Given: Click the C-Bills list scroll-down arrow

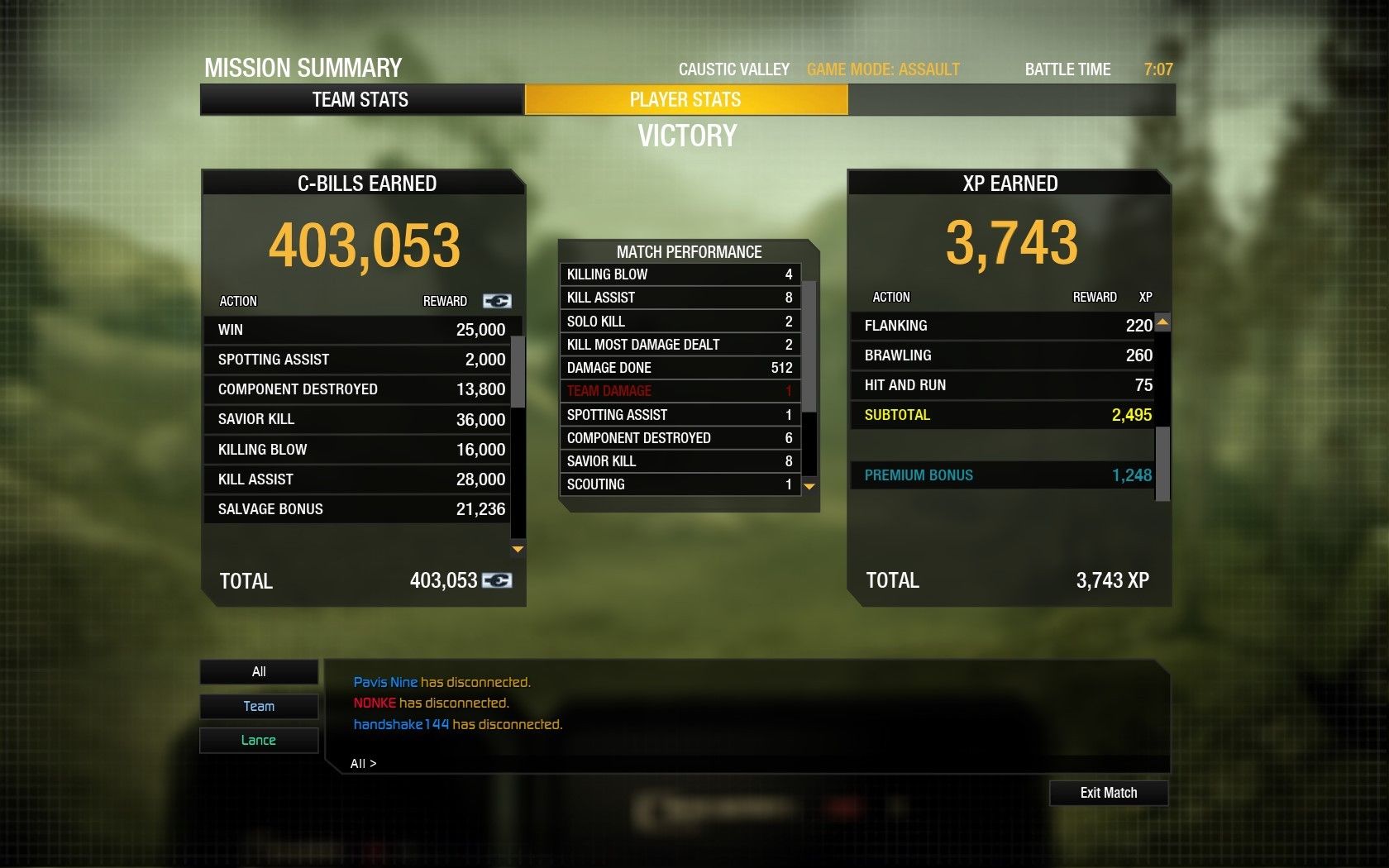Looking at the screenshot, I should 518,549.
